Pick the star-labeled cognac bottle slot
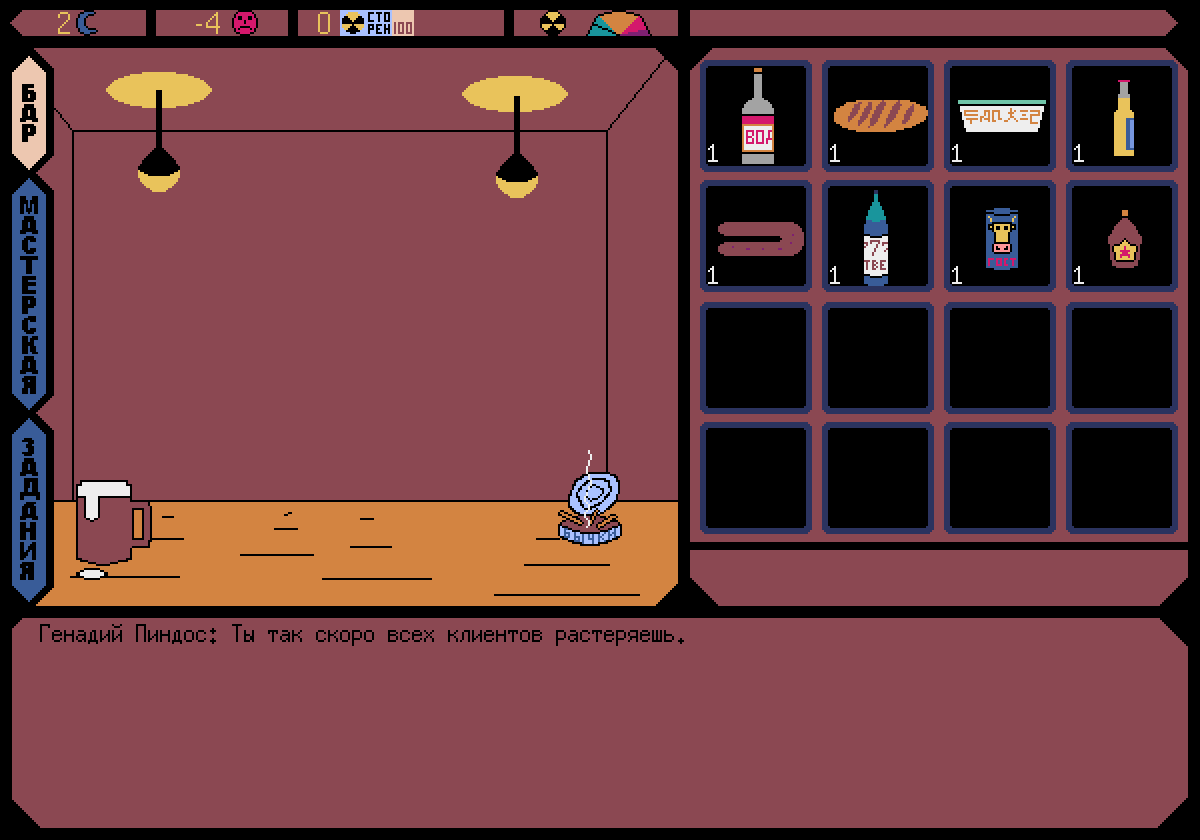1200x840 pixels. (1122, 237)
